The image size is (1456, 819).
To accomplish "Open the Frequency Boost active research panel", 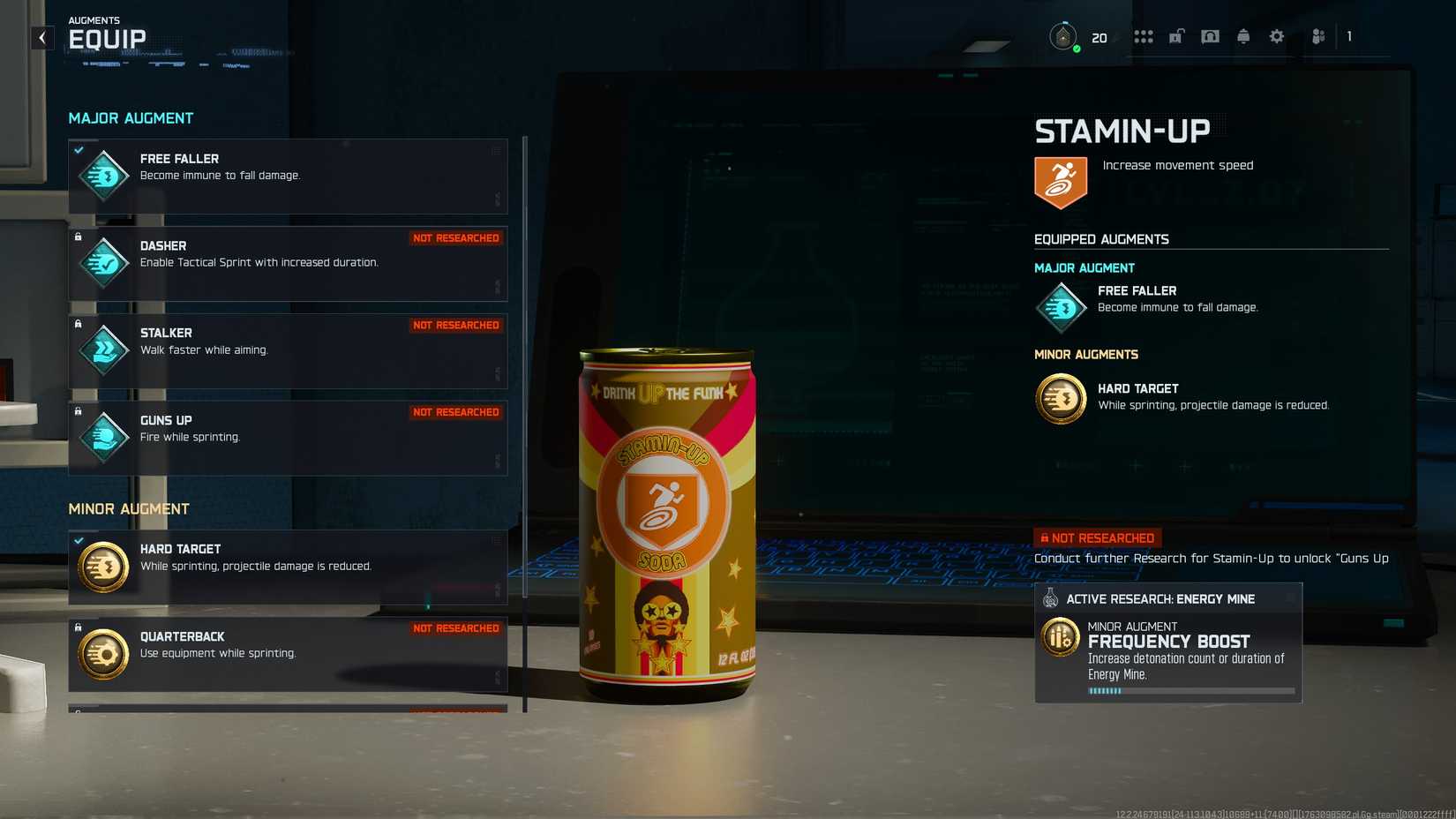I will click(1167, 642).
